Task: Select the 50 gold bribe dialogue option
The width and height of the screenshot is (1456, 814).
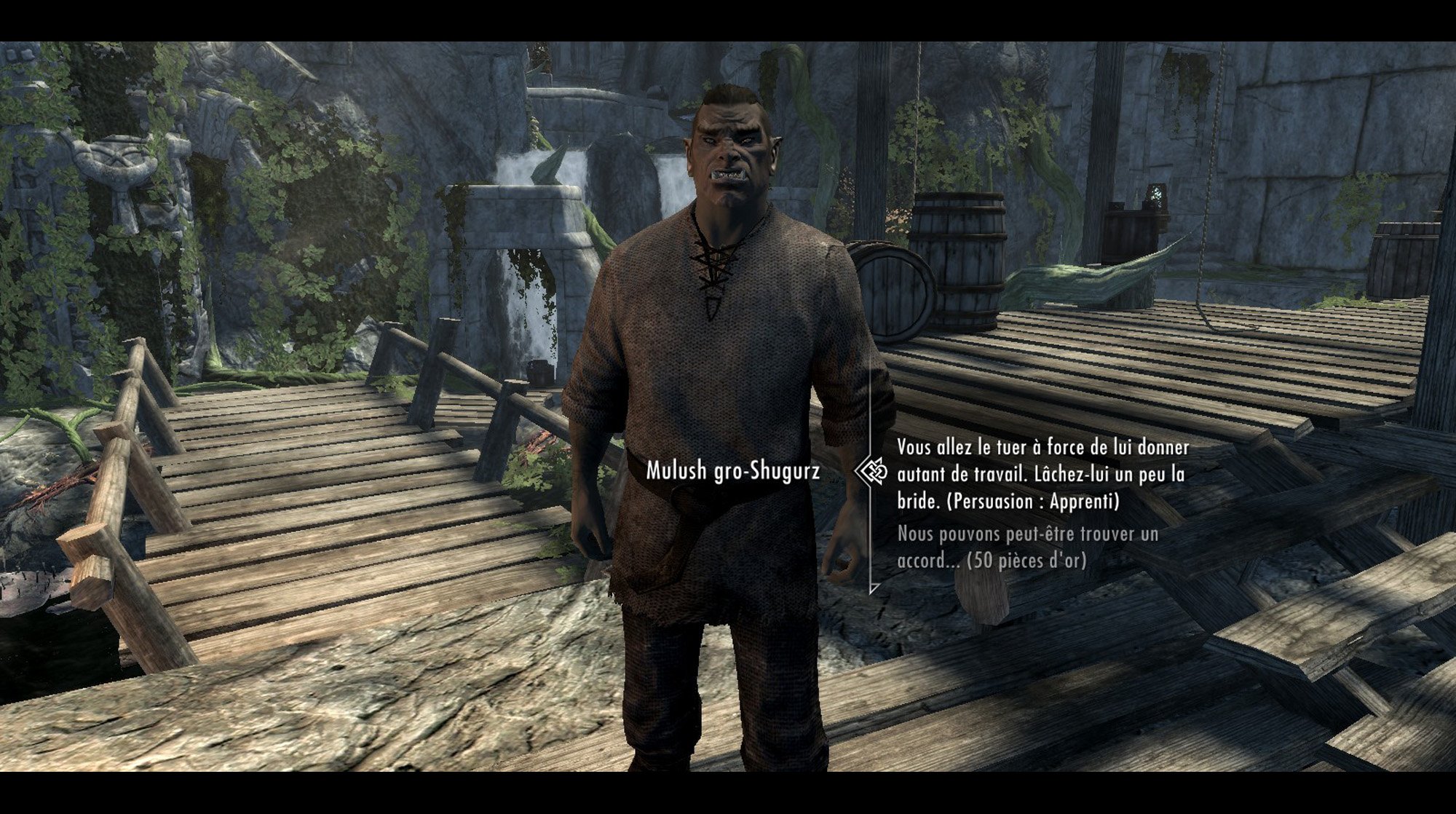Action: pos(1026,547)
